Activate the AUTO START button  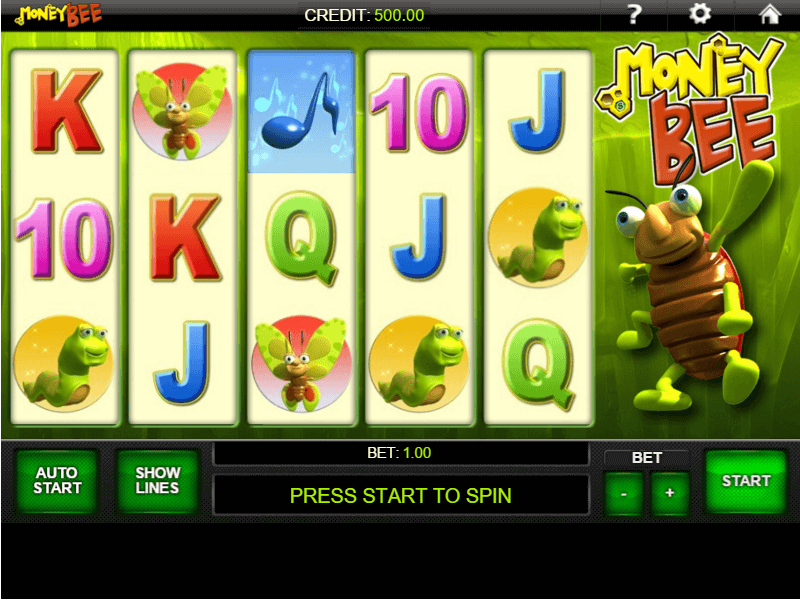pyautogui.click(x=57, y=481)
